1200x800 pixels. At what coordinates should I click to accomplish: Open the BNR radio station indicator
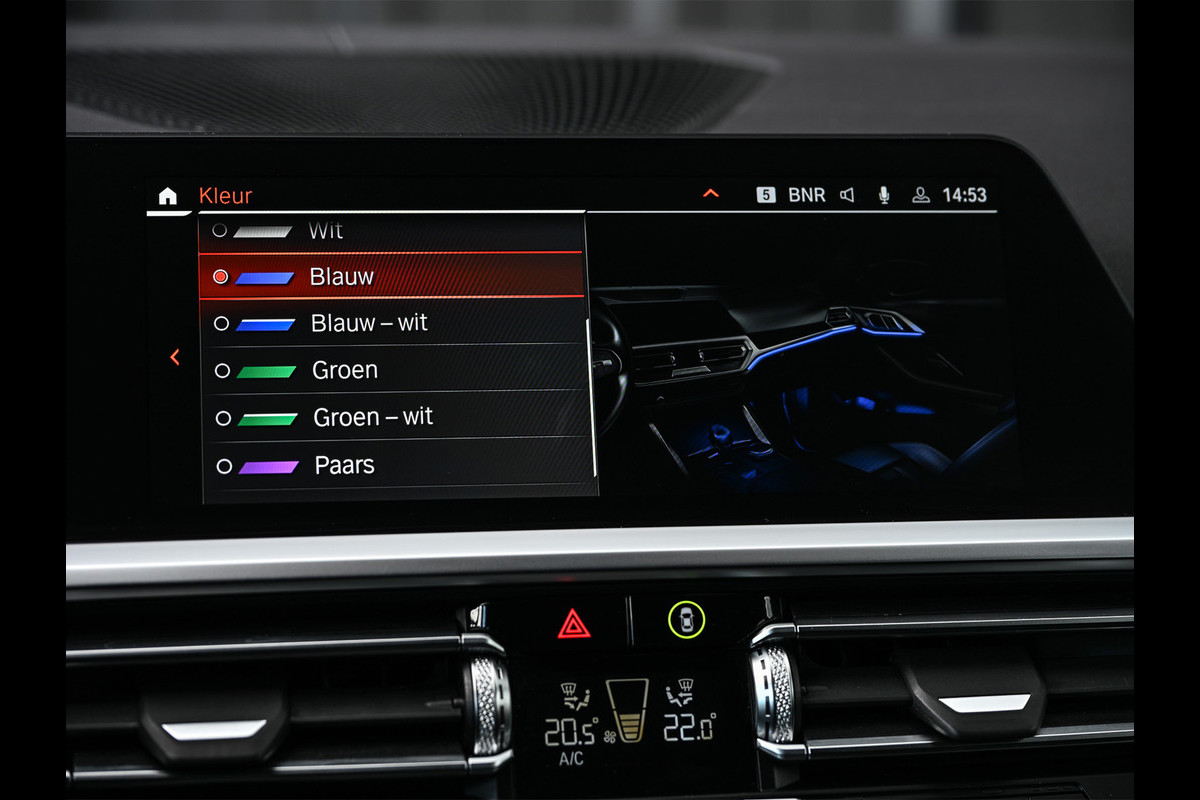pyautogui.click(x=806, y=195)
